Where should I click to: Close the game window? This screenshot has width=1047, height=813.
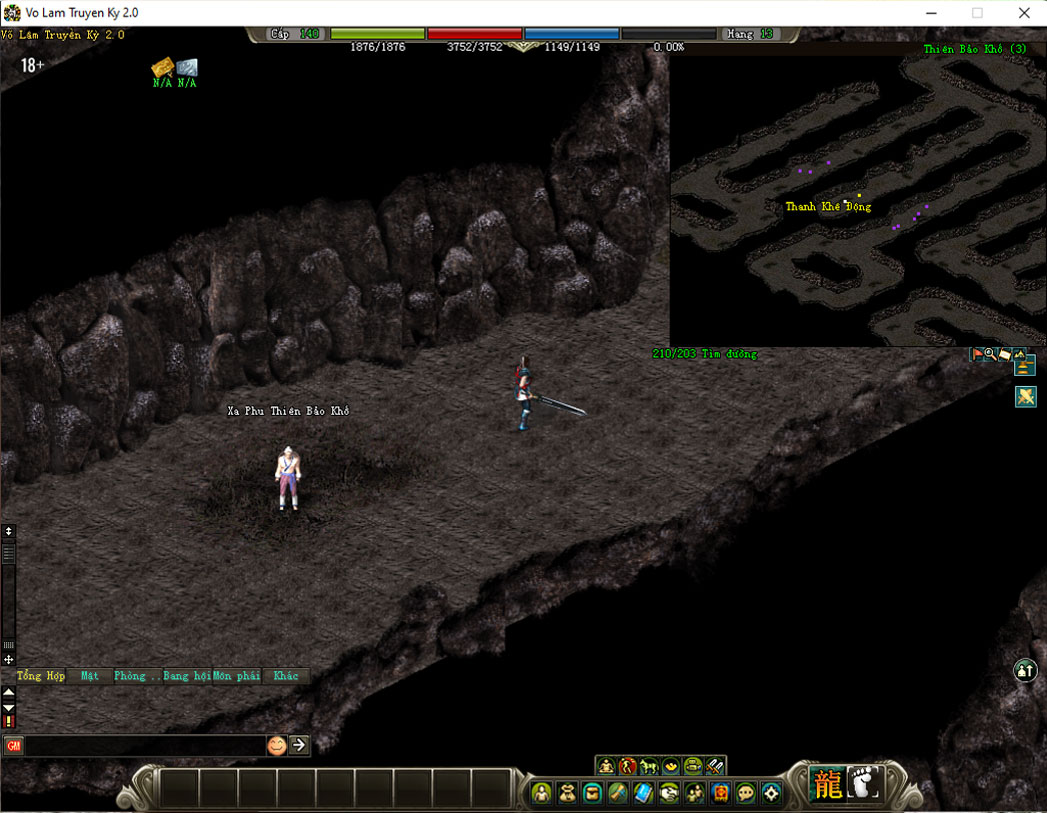[1024, 13]
